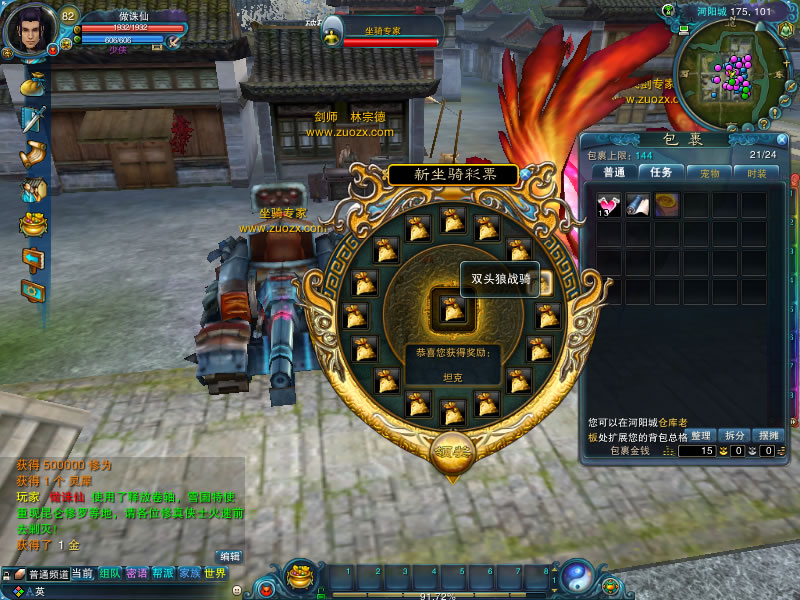Viewport: 800px width, 600px height.
Task: Select the pink heart item slot
Action: click(610, 206)
